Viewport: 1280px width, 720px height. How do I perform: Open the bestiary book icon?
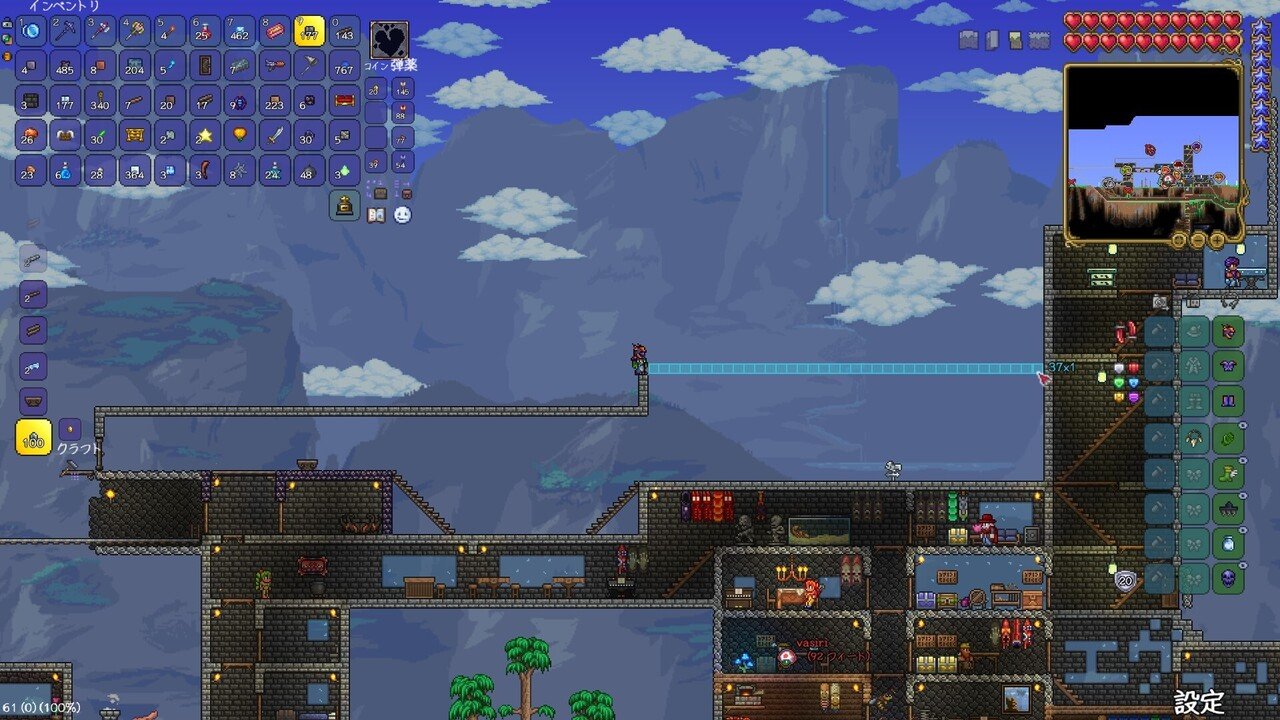(x=376, y=214)
